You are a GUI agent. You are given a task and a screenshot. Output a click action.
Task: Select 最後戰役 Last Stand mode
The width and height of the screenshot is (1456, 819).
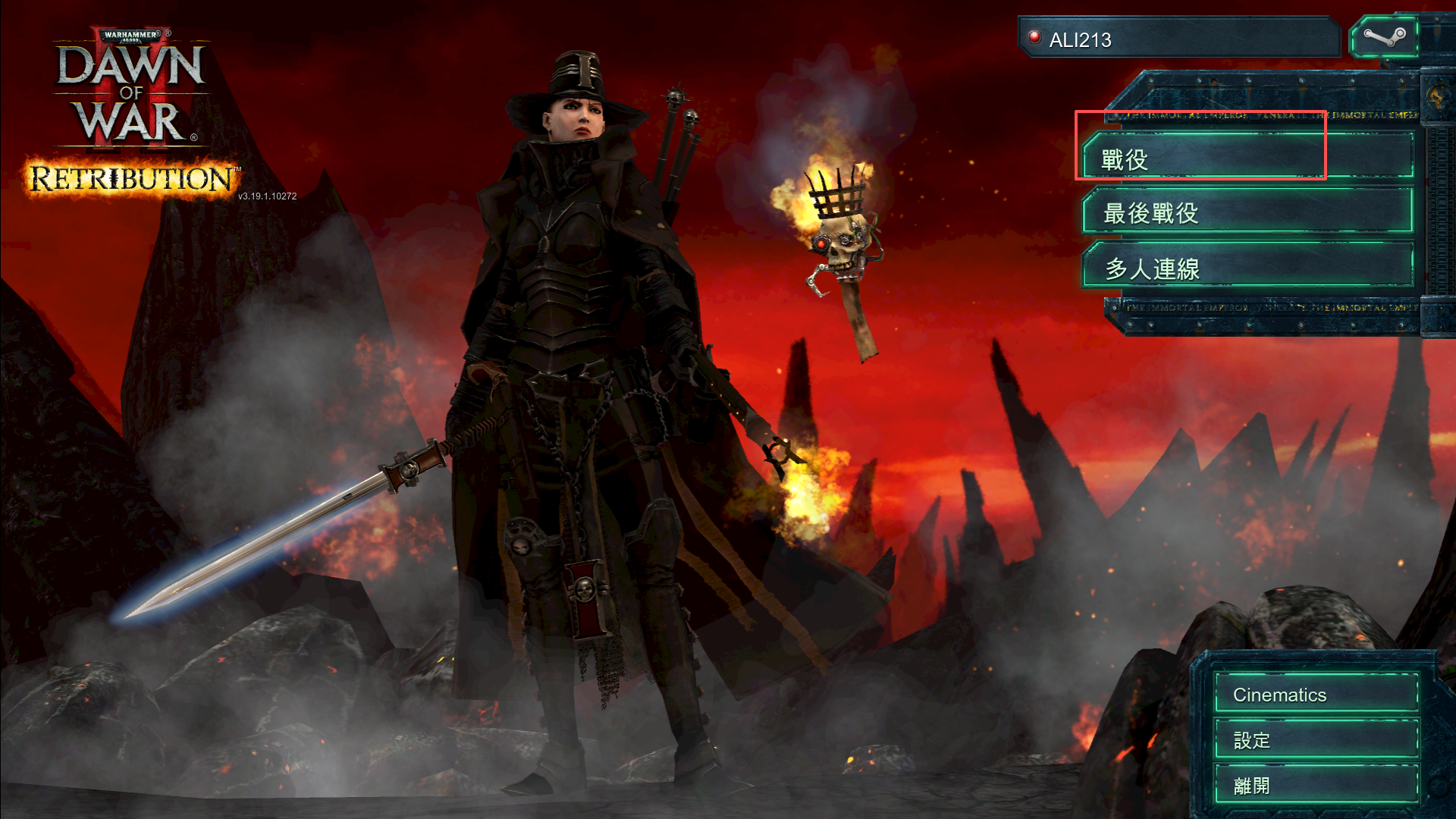pyautogui.click(x=1247, y=212)
